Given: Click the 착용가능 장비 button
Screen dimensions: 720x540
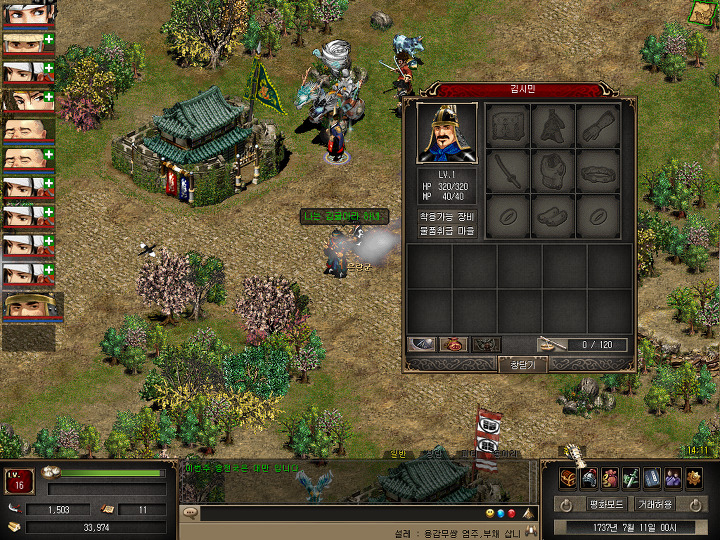Looking at the screenshot, I should pyautogui.click(x=447, y=217).
